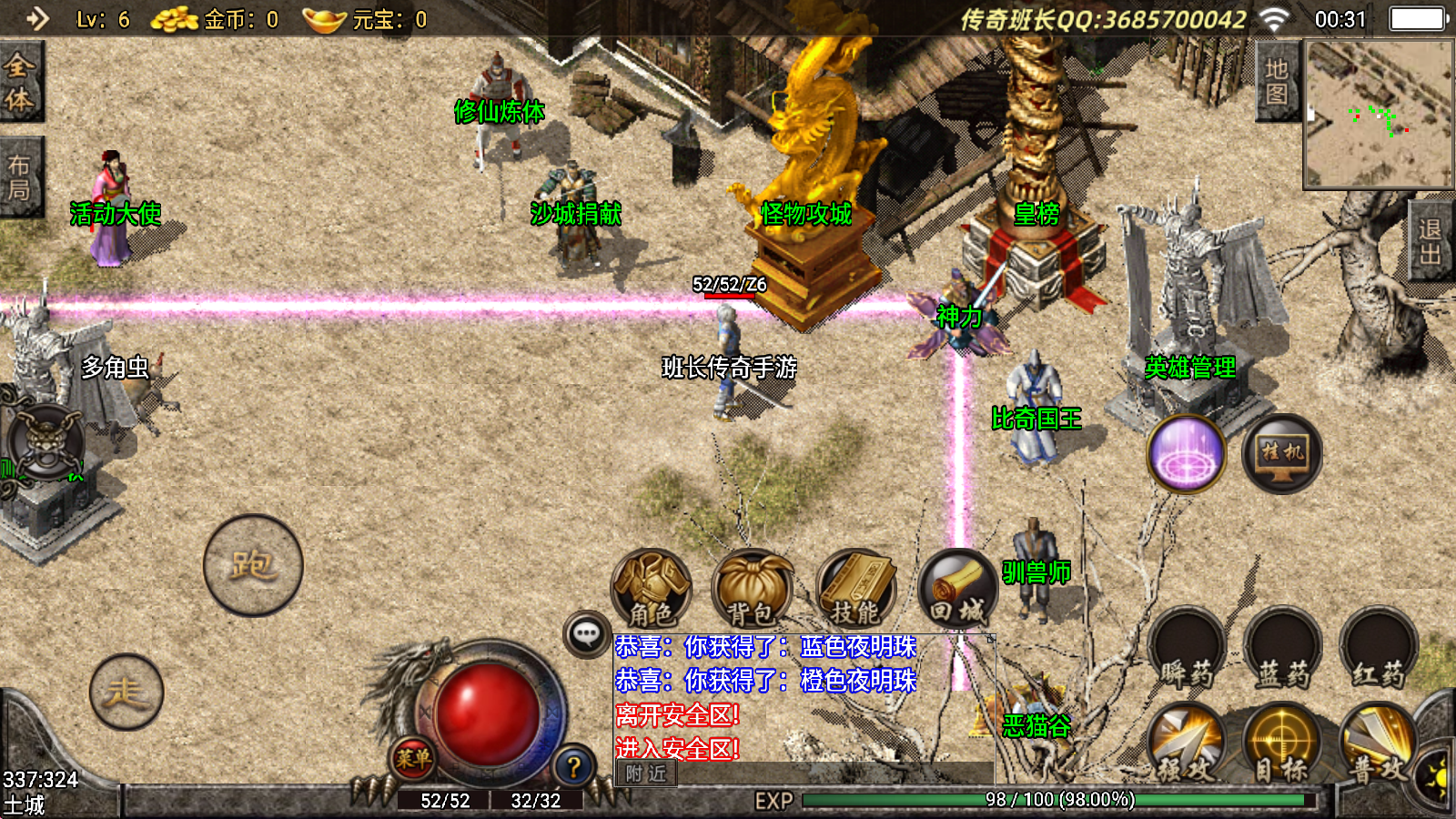The height and width of the screenshot is (819, 1456).
Task: Open the question mark help button
Action: (573, 767)
